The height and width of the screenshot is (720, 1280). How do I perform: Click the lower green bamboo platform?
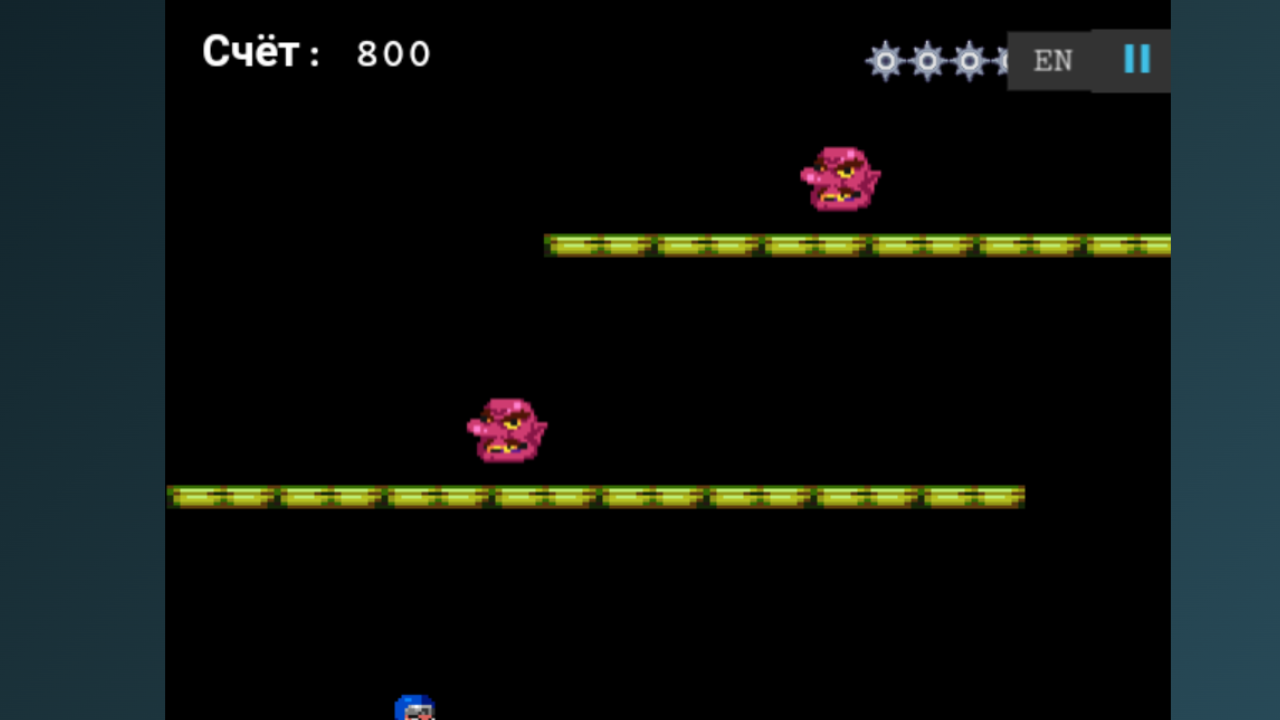[595, 494]
